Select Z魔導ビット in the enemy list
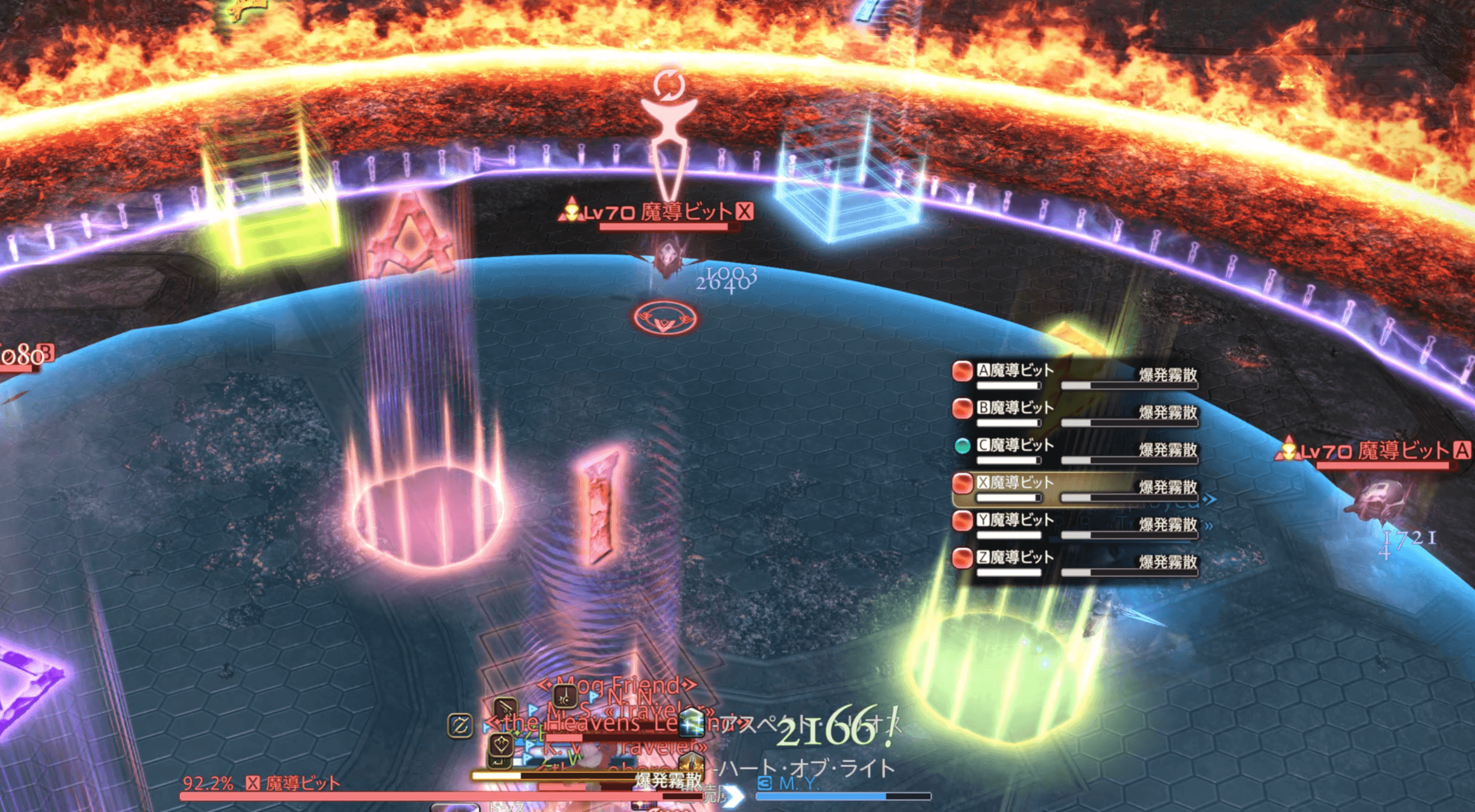Viewport: 1475px width, 812px height. pyautogui.click(x=1015, y=558)
